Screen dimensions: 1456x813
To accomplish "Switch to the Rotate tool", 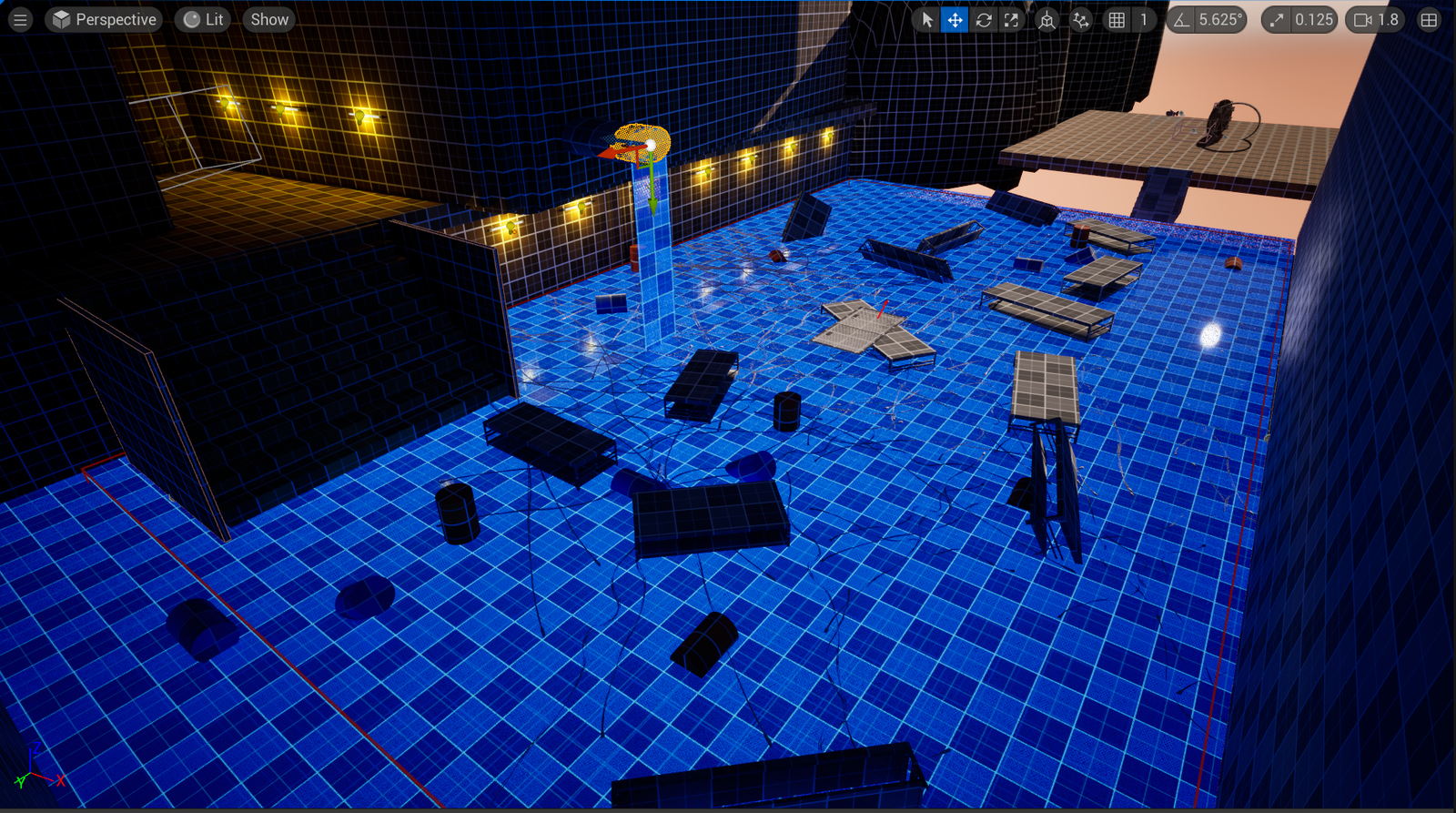I will (x=984, y=19).
